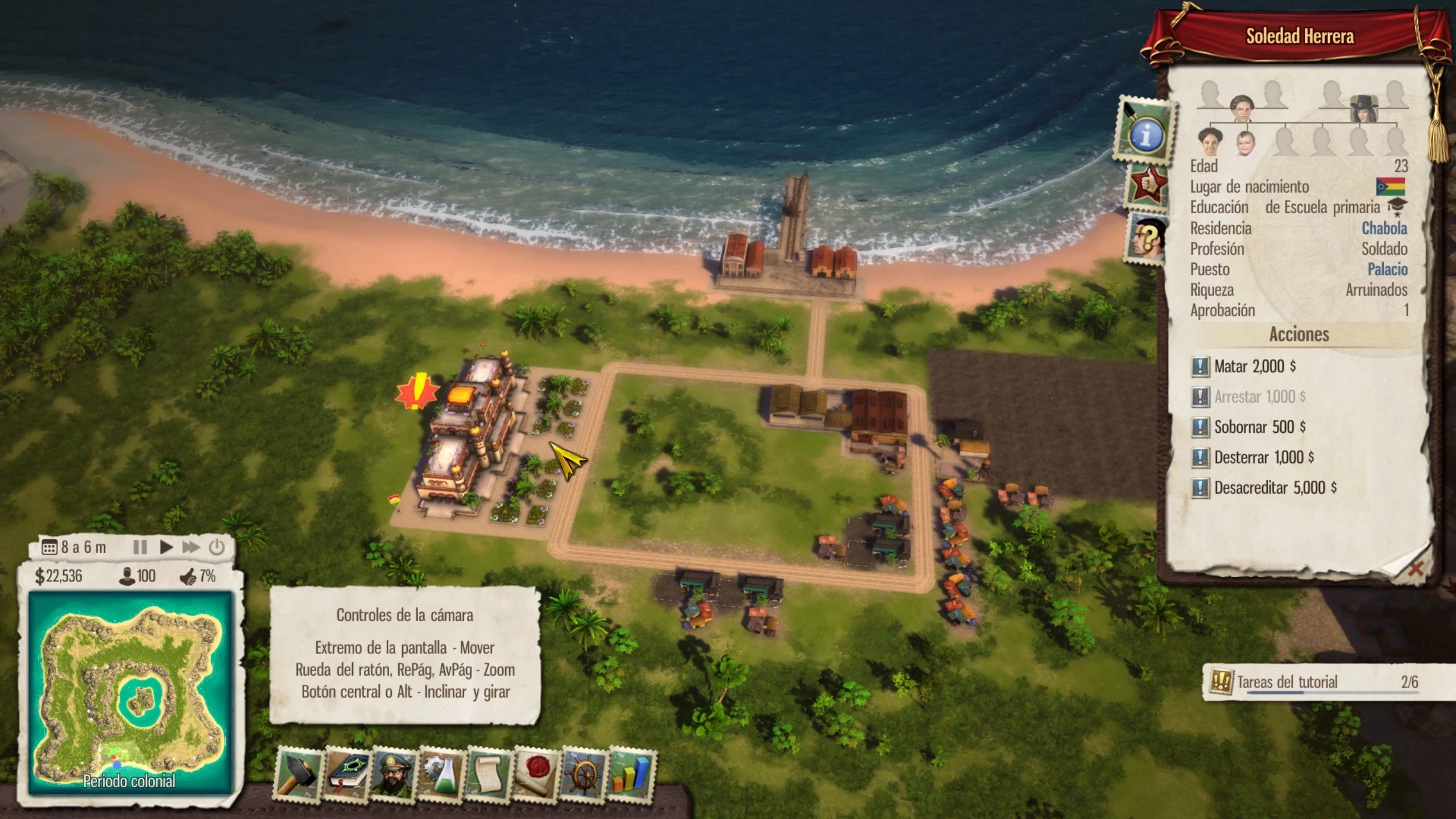Open the red wax seal document

coord(536,774)
